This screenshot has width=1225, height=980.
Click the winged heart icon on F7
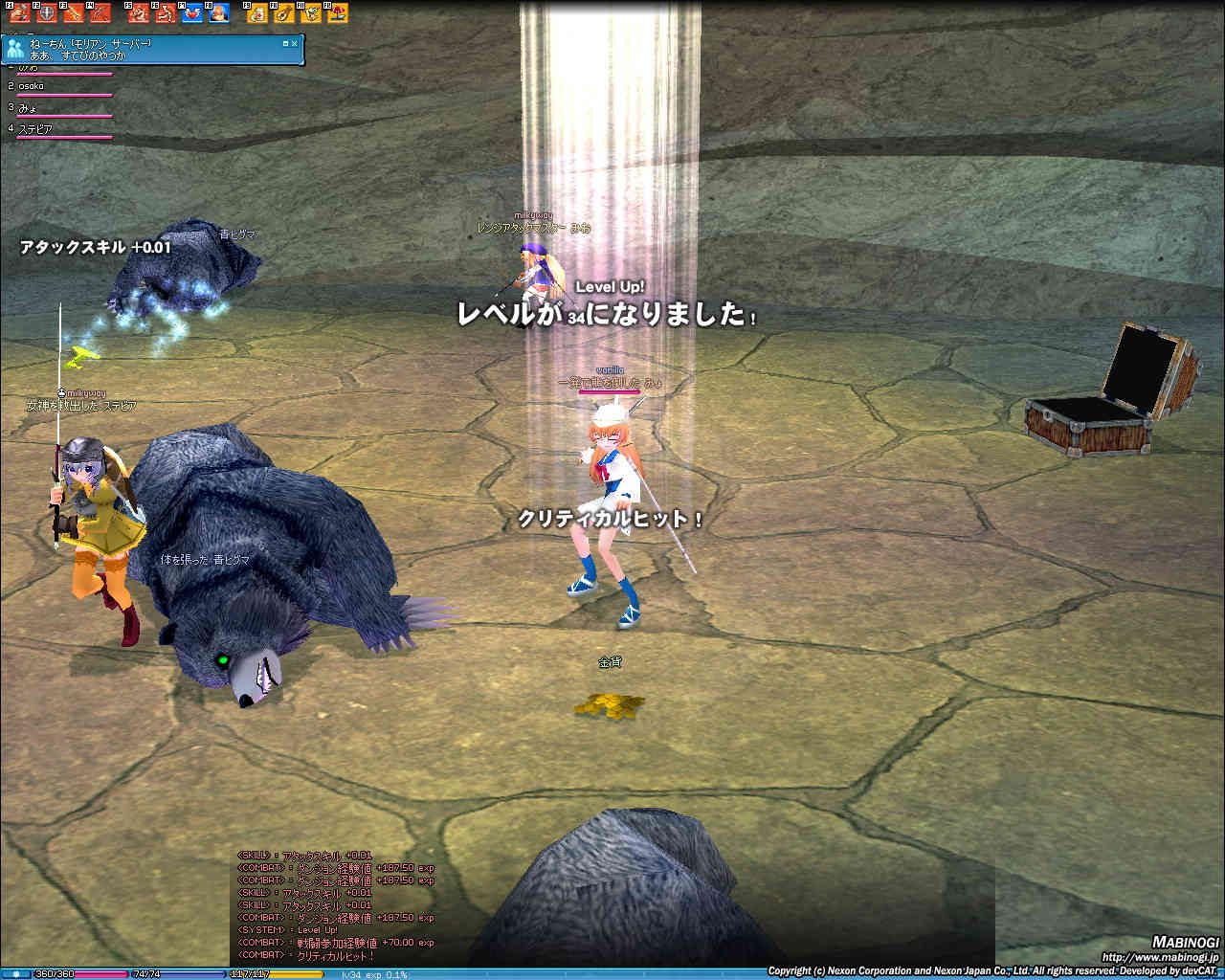[x=192, y=13]
